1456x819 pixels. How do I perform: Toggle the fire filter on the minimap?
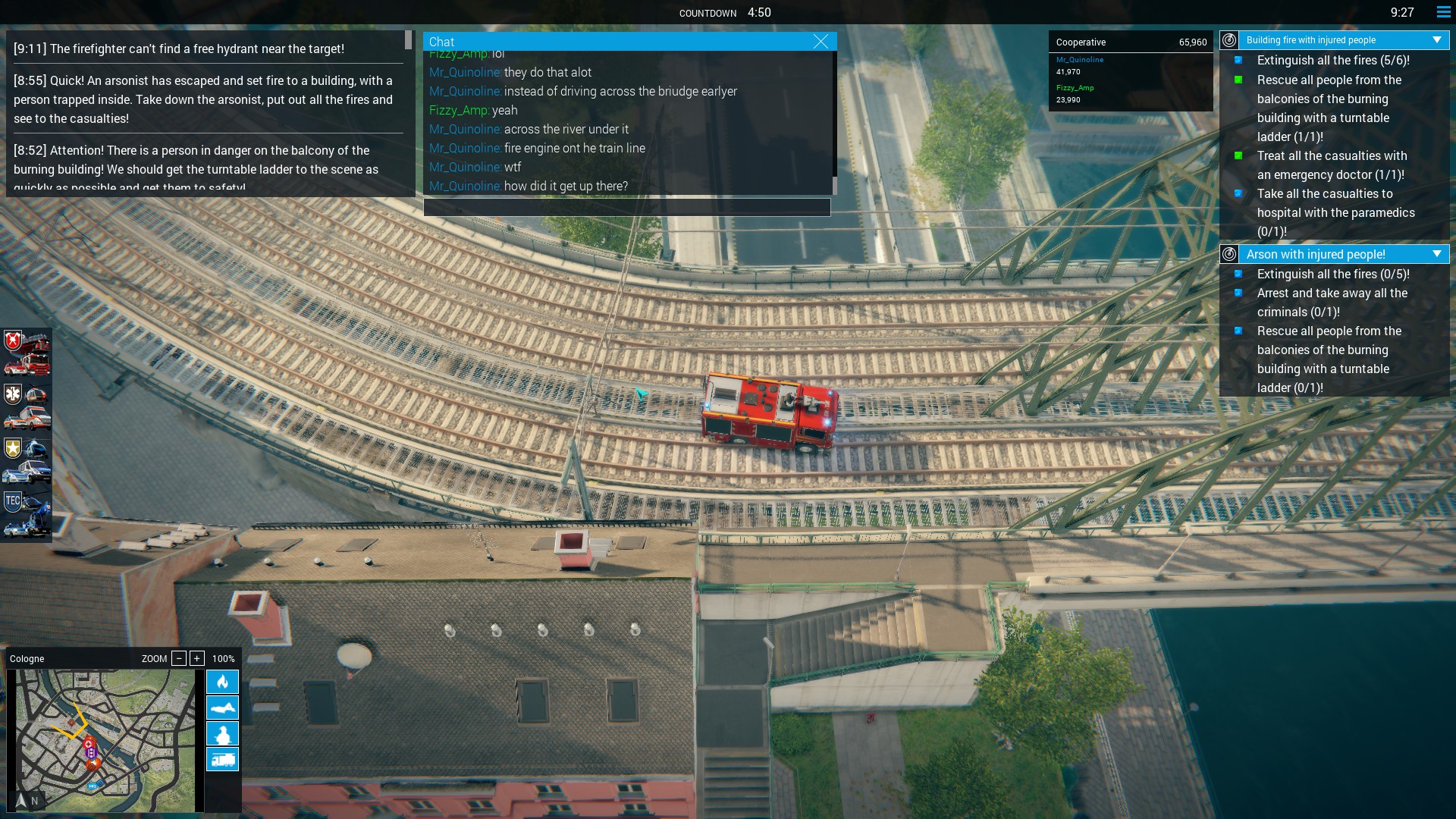pyautogui.click(x=222, y=682)
